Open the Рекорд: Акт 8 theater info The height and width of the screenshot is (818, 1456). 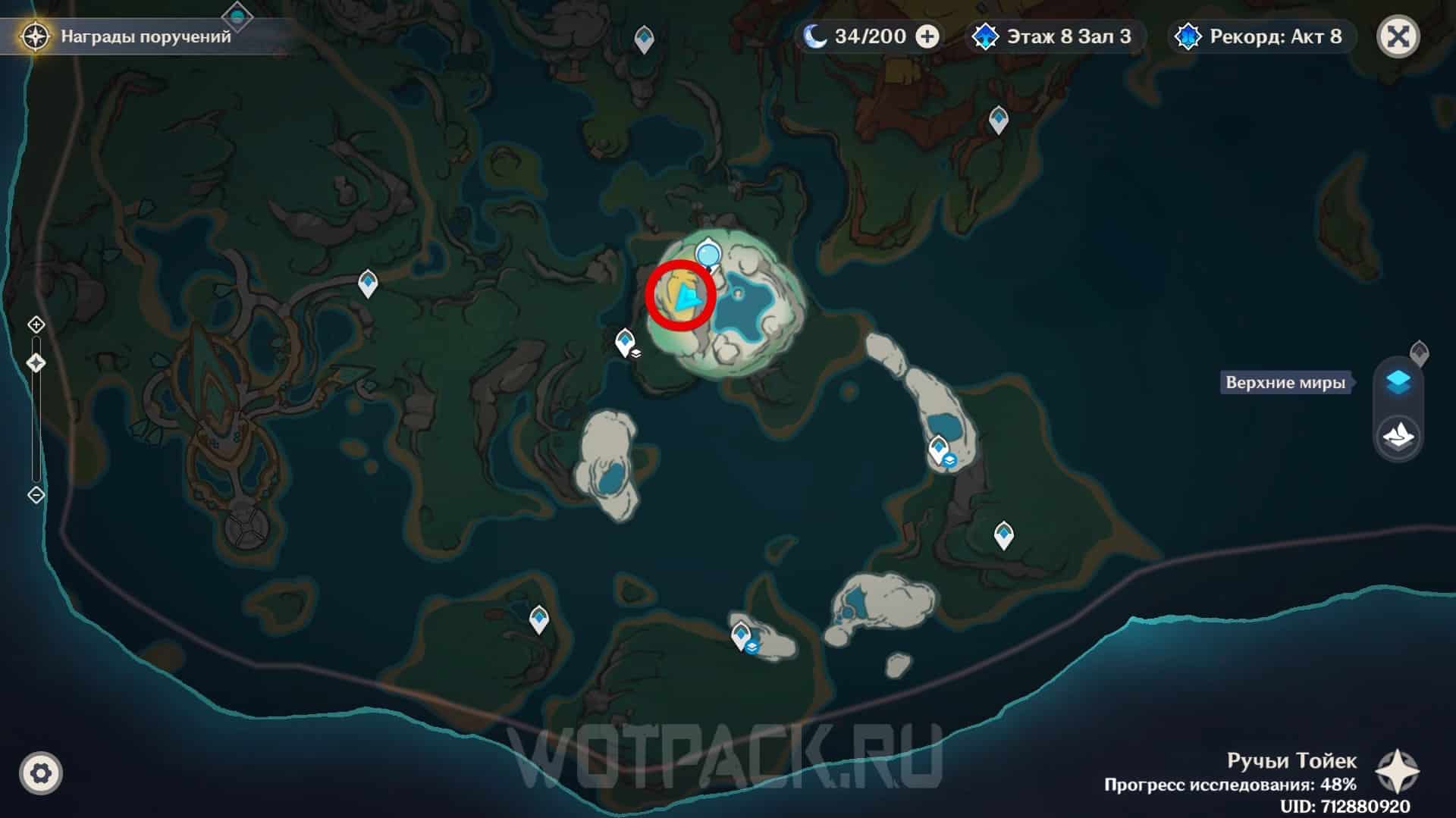pyautogui.click(x=1260, y=36)
